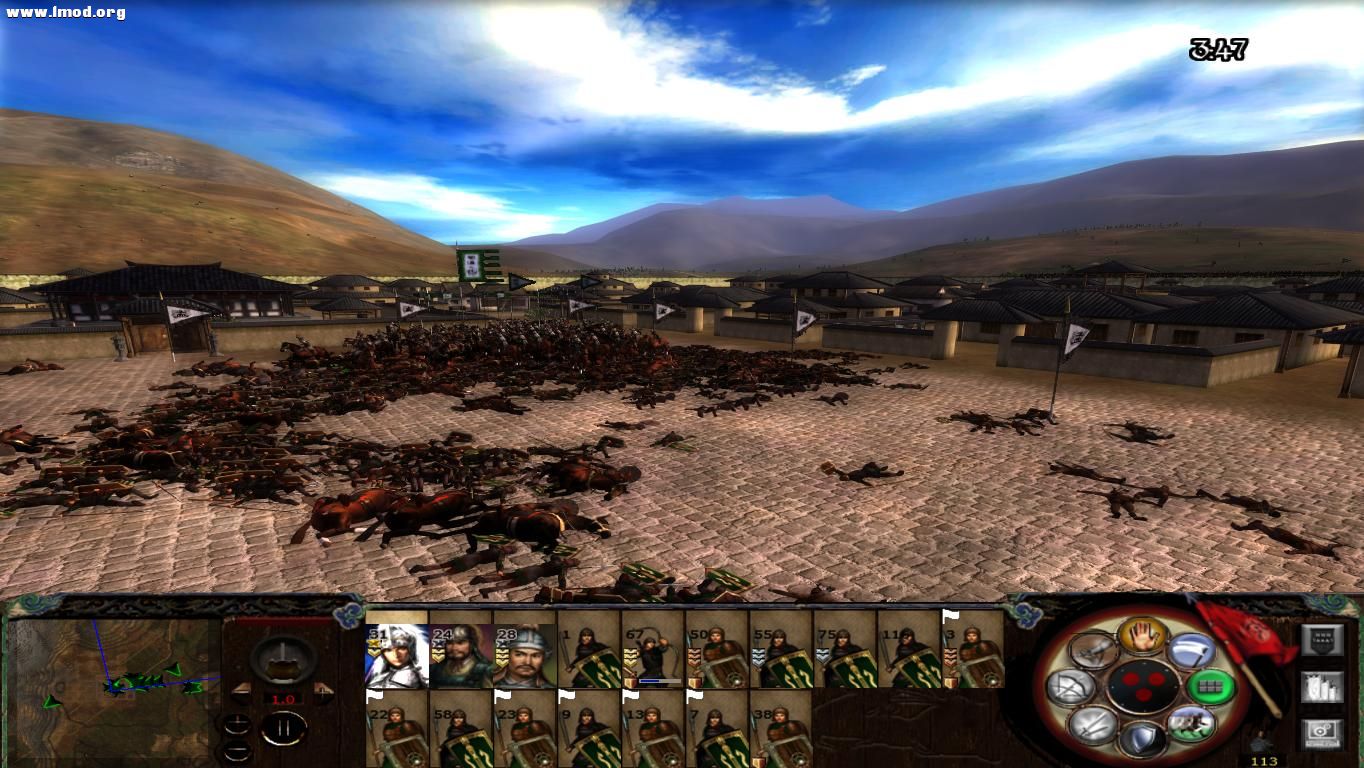Toggle guard mode with the shield icon

coord(1143,738)
